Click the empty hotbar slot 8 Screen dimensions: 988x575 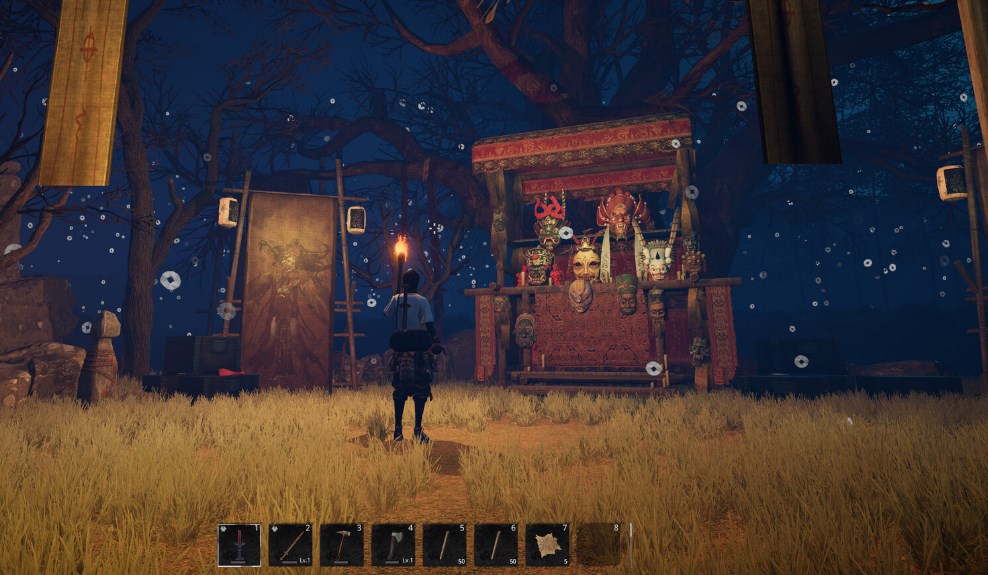(x=599, y=545)
